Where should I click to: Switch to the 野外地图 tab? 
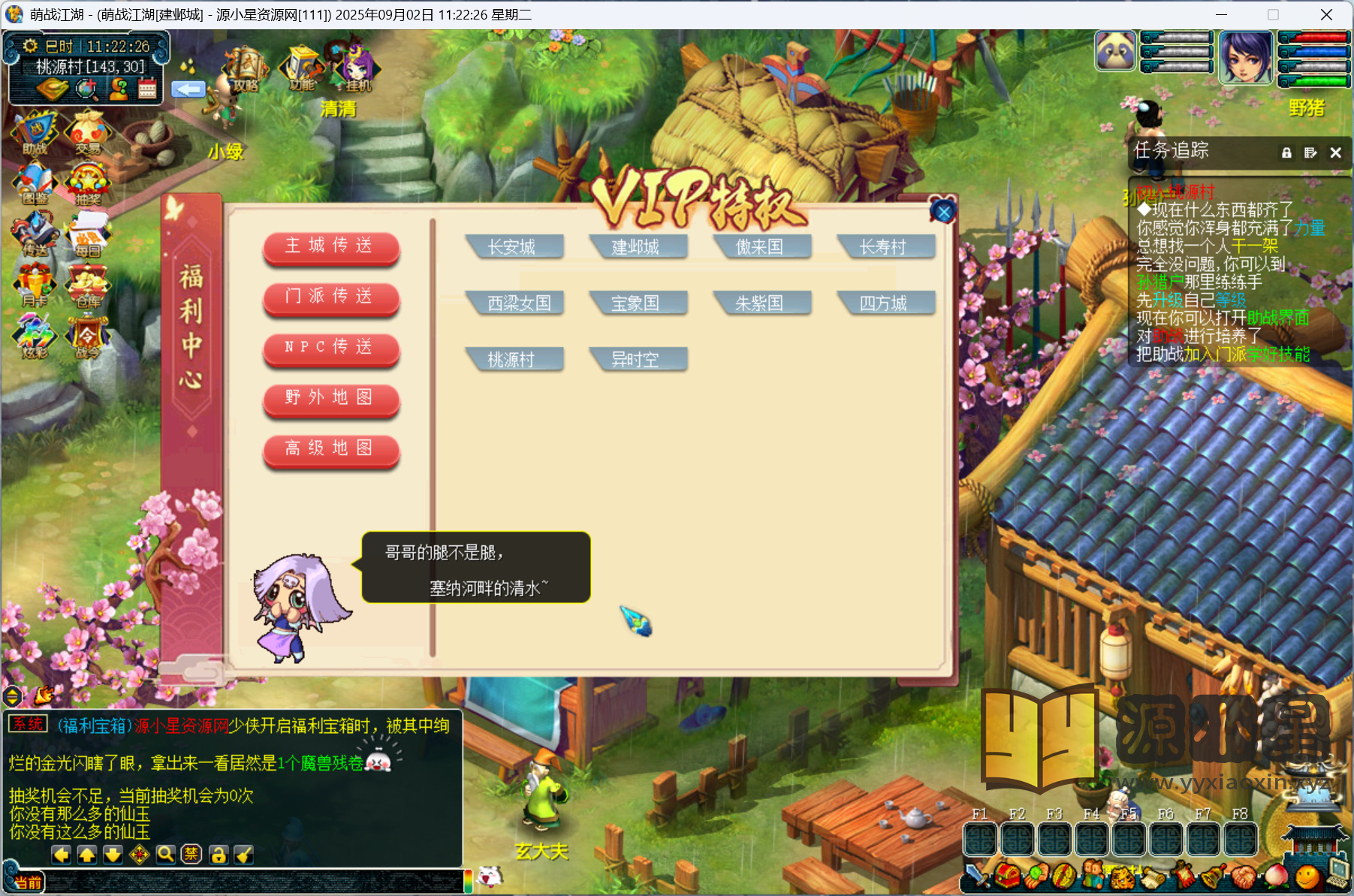tap(330, 399)
